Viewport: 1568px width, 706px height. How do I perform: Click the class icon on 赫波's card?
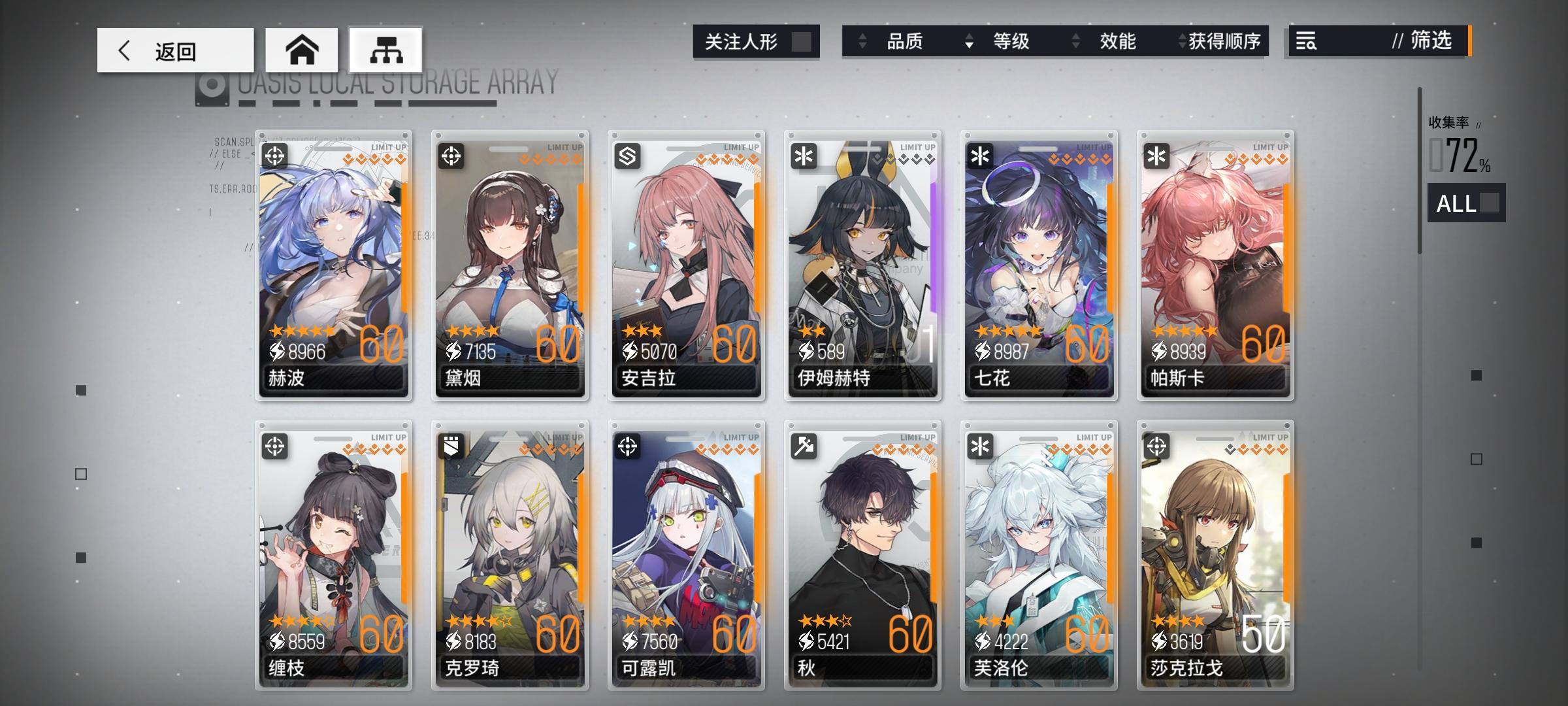click(277, 155)
